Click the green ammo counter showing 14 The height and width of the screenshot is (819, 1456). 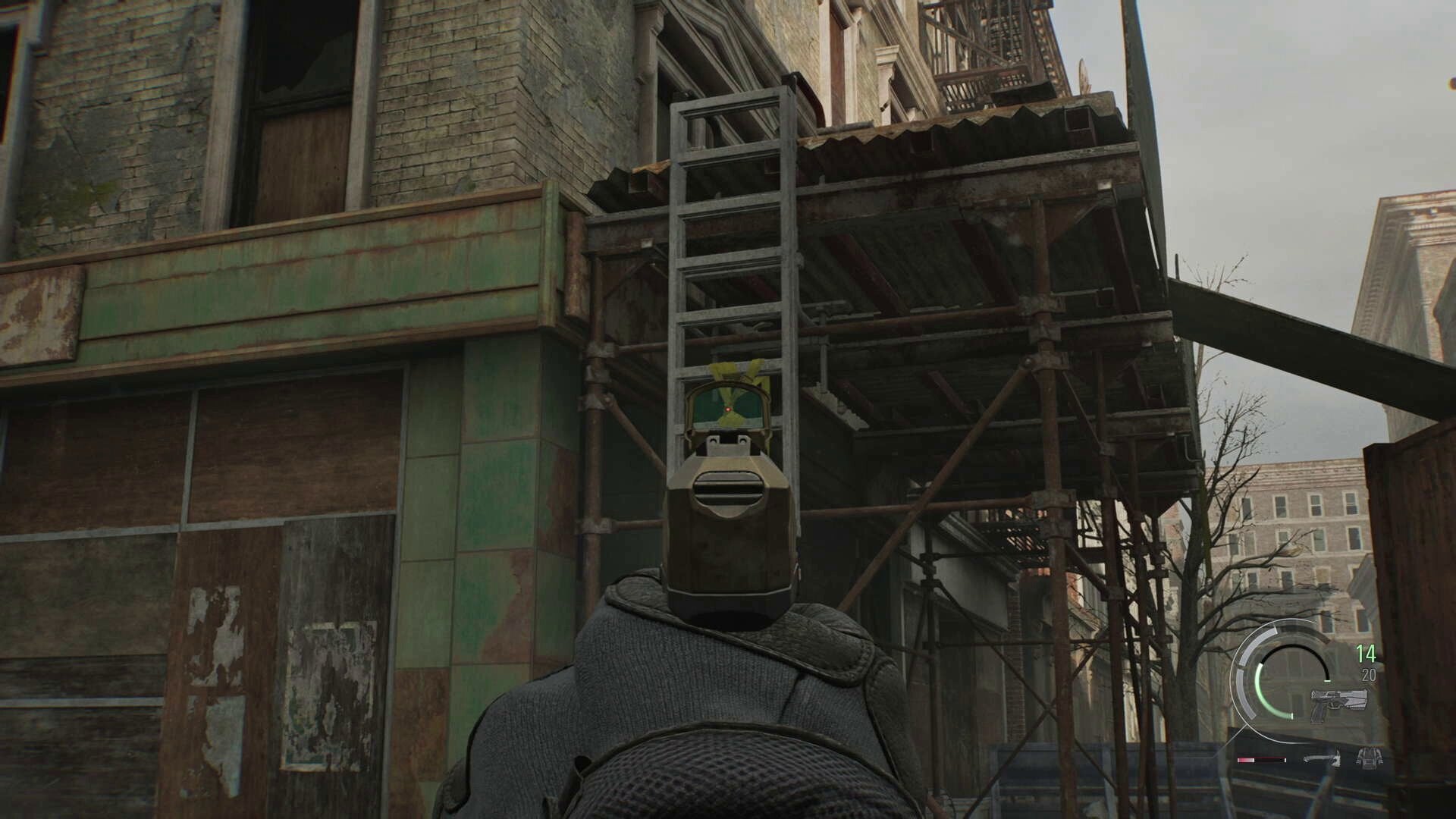pyautogui.click(x=1367, y=654)
